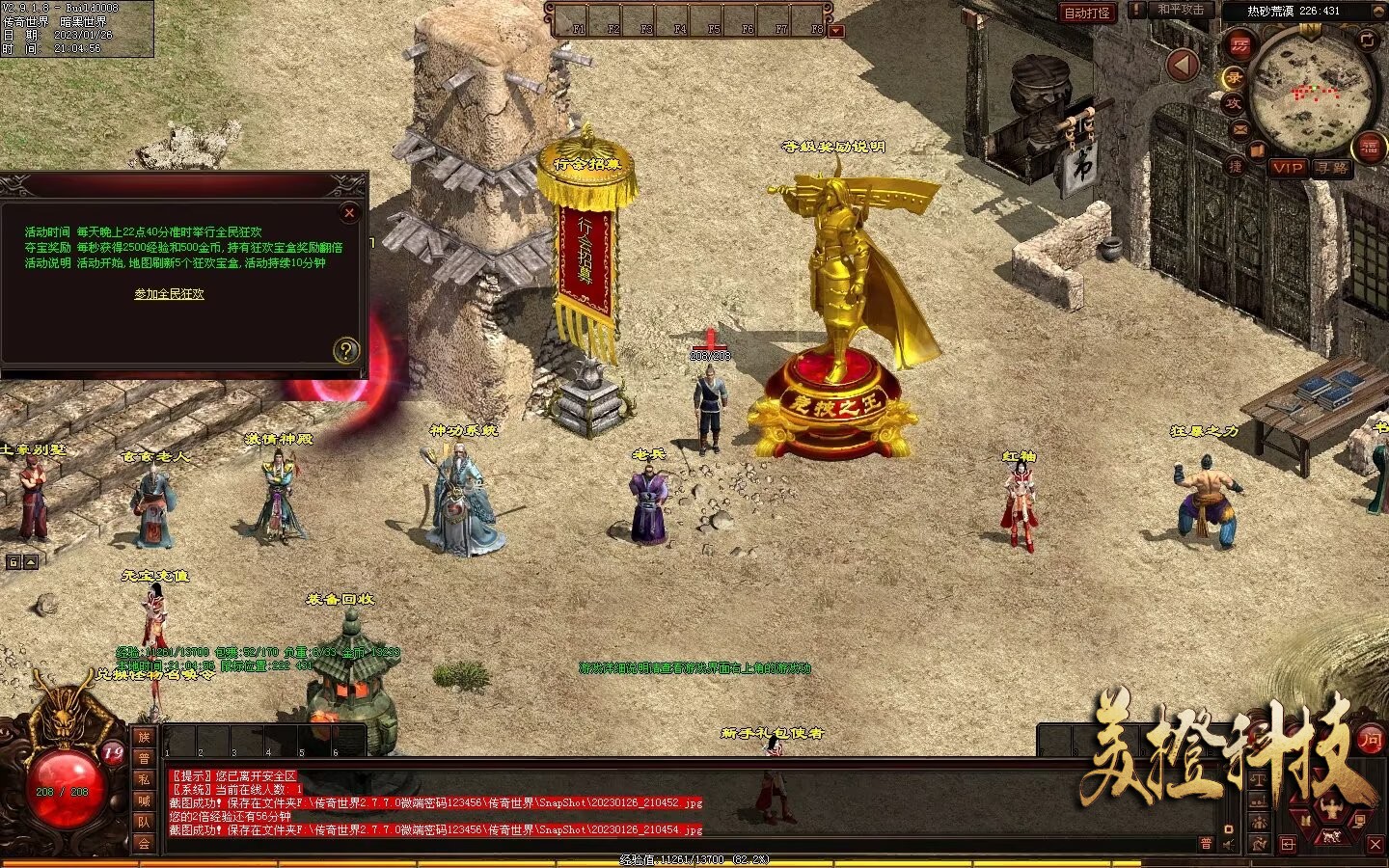Click the 攻 round button by minimap
Viewport: 1389px width, 868px height.
(x=1234, y=103)
